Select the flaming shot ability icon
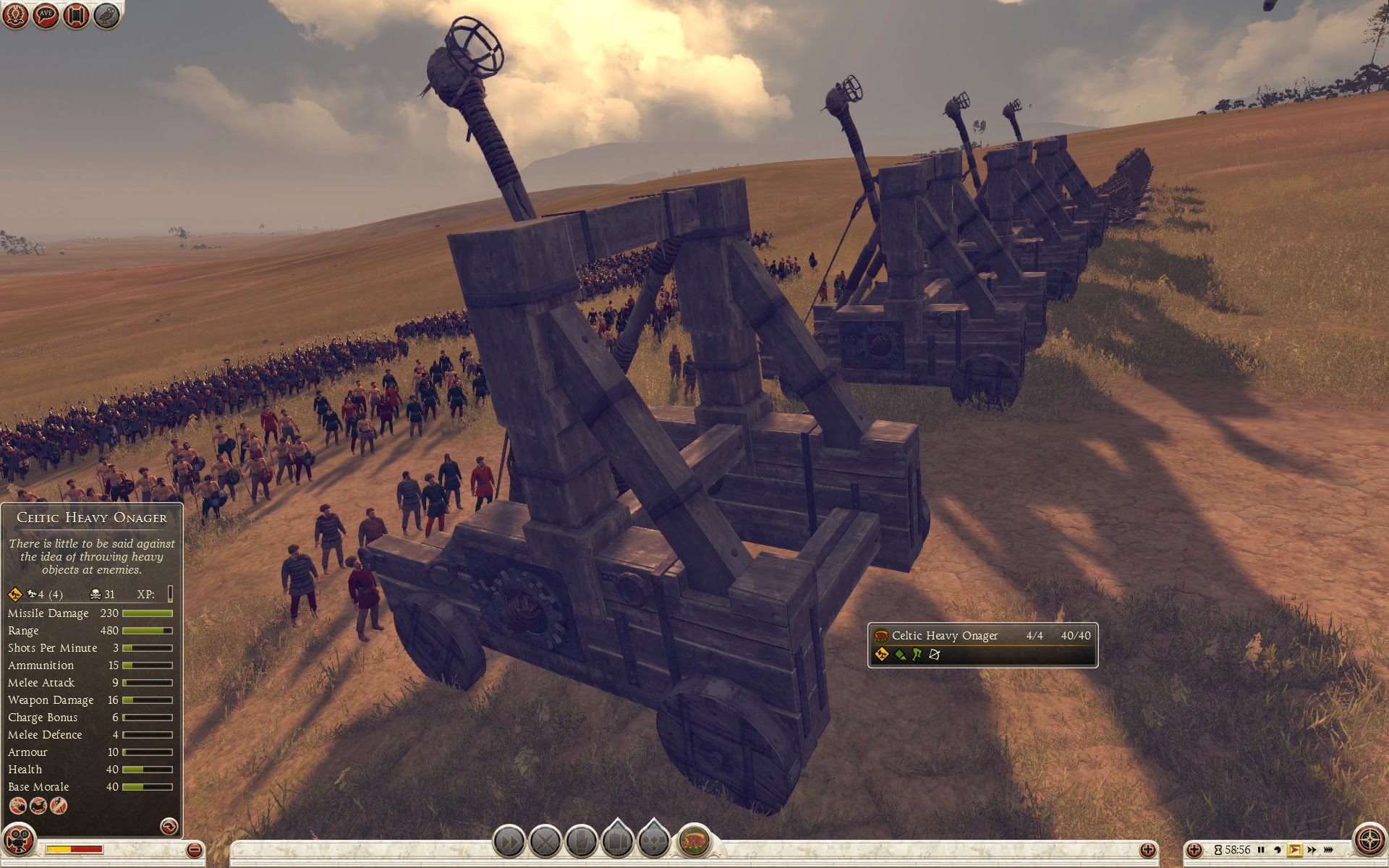 click(x=17, y=805)
